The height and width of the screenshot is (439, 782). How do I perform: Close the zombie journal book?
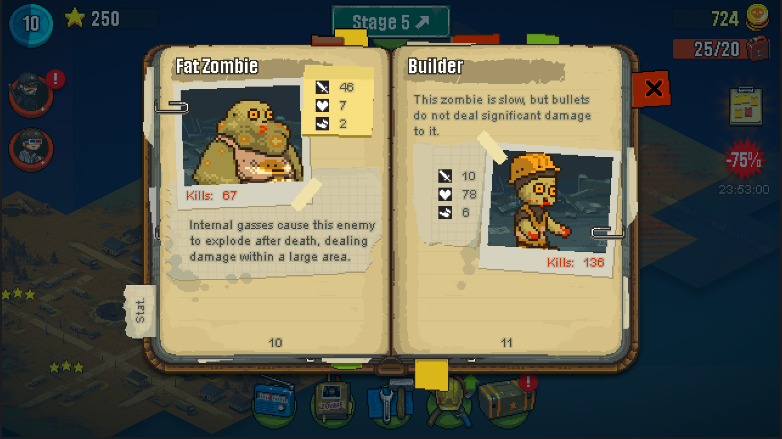[653, 89]
